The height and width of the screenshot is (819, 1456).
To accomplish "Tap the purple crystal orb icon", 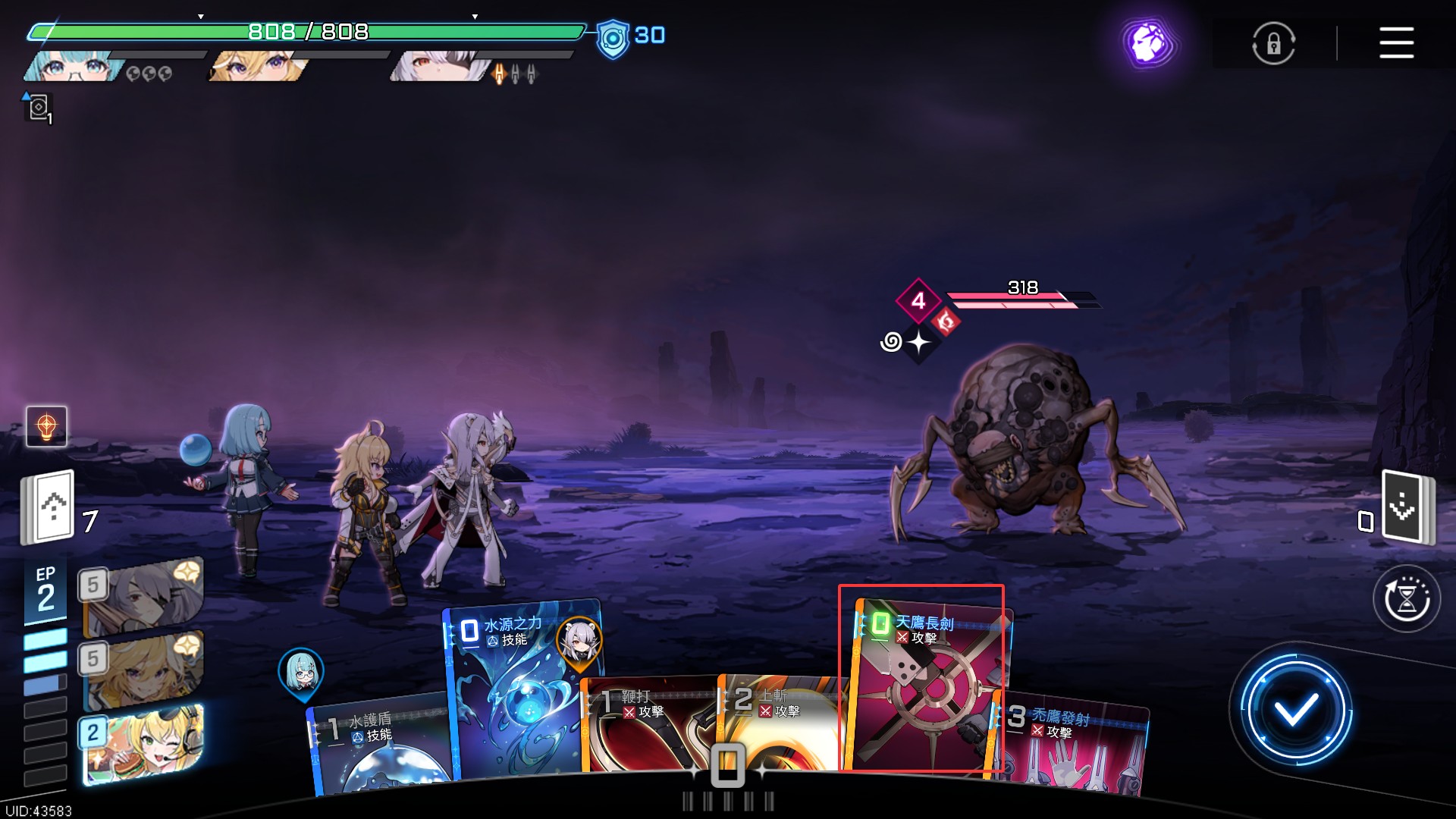I will tap(1150, 43).
